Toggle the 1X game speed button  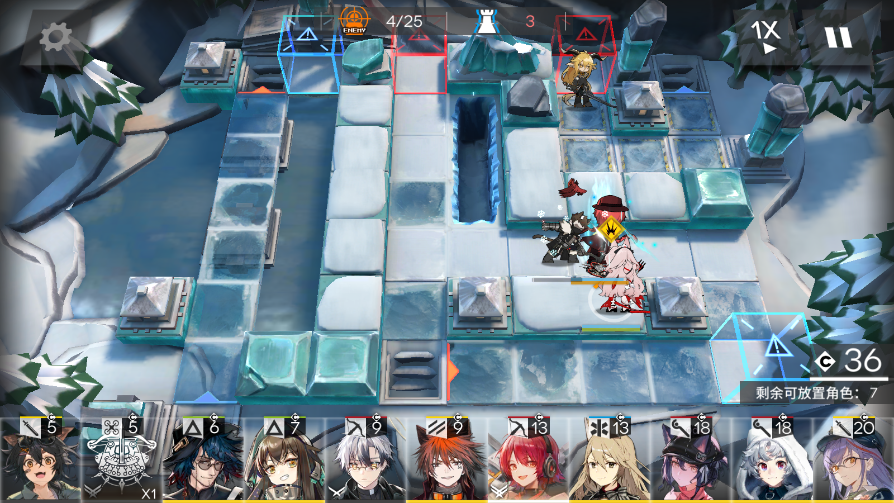[x=768, y=37]
